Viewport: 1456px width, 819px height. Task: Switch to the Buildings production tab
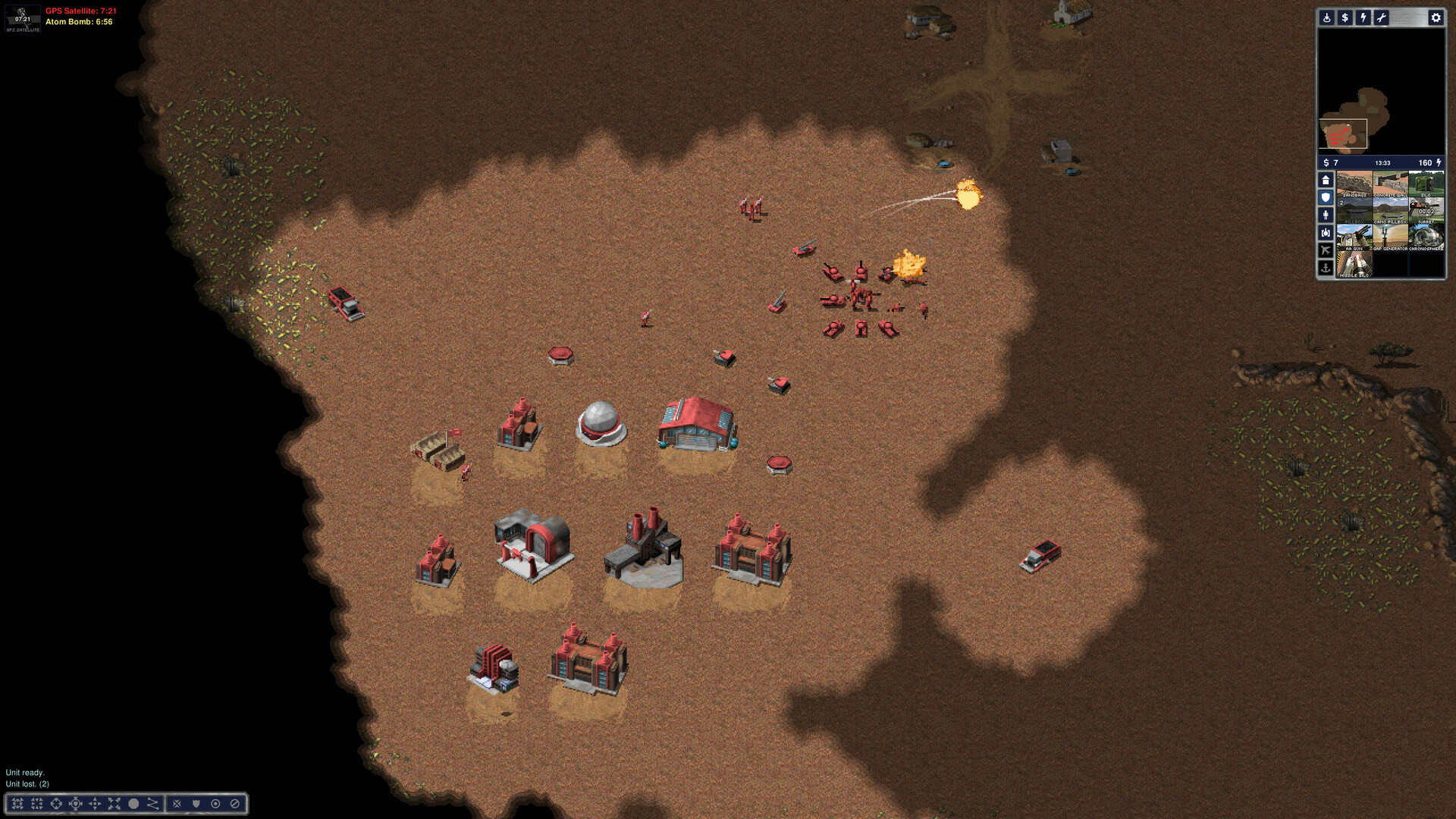click(1326, 180)
